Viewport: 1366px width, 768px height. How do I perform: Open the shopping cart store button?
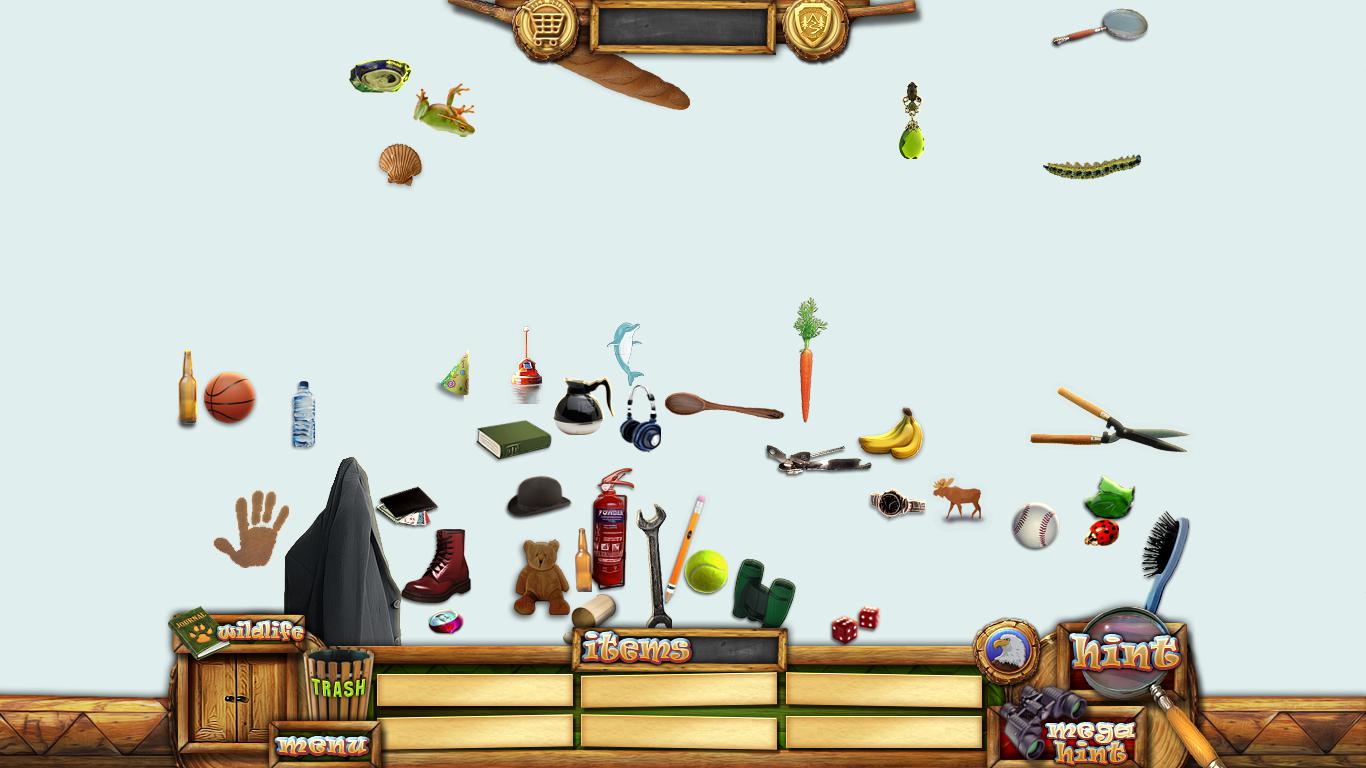pyautogui.click(x=545, y=28)
